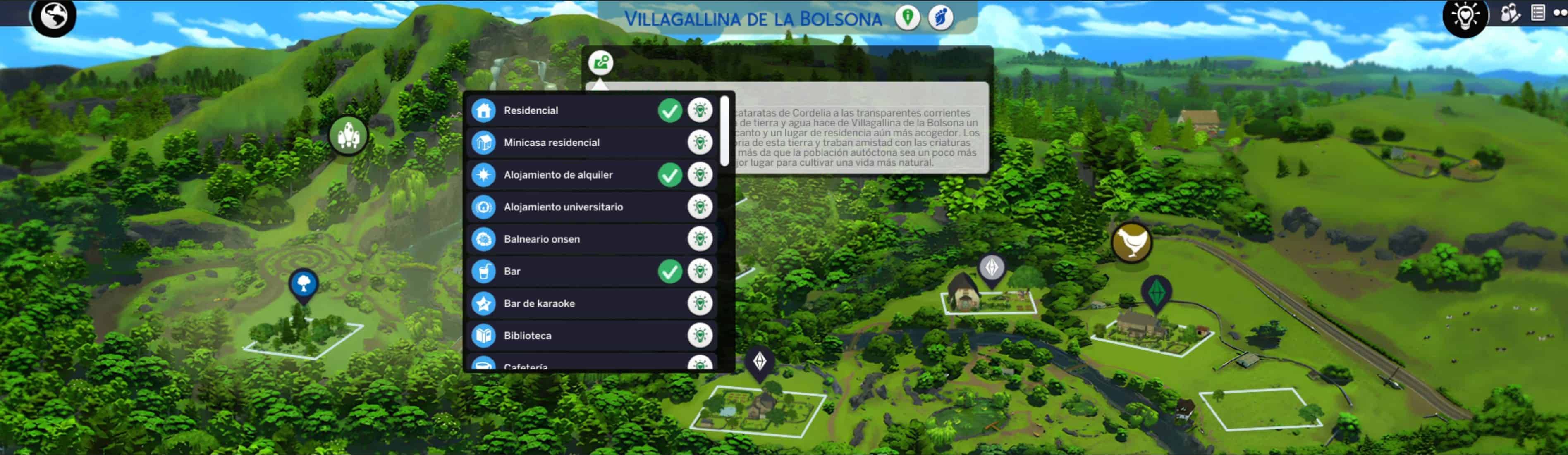The image size is (1568, 455).
Task: Select the green plumbob lot marker
Action: point(1156,293)
